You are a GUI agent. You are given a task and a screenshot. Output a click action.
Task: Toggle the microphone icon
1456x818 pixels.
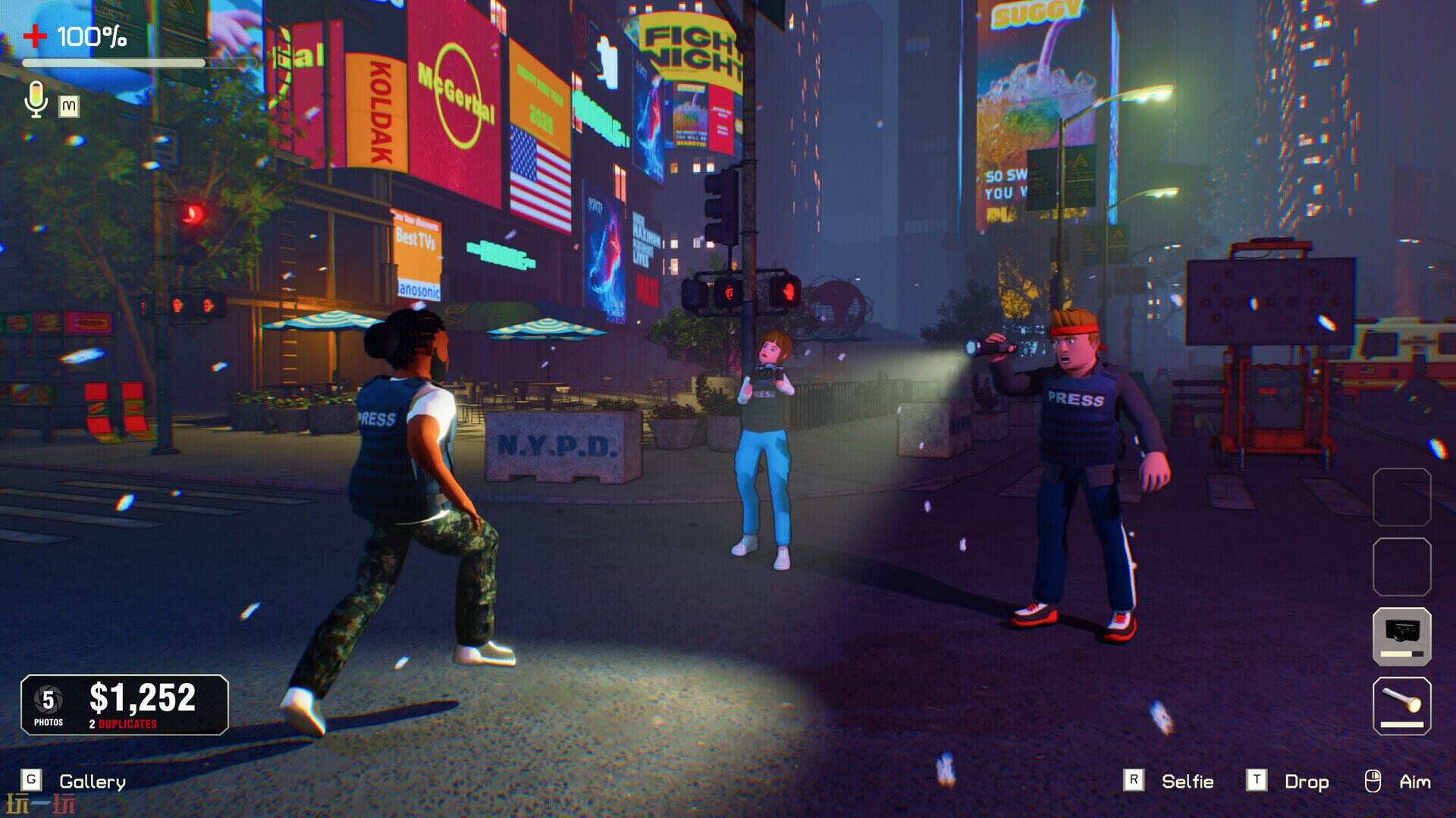36,99
